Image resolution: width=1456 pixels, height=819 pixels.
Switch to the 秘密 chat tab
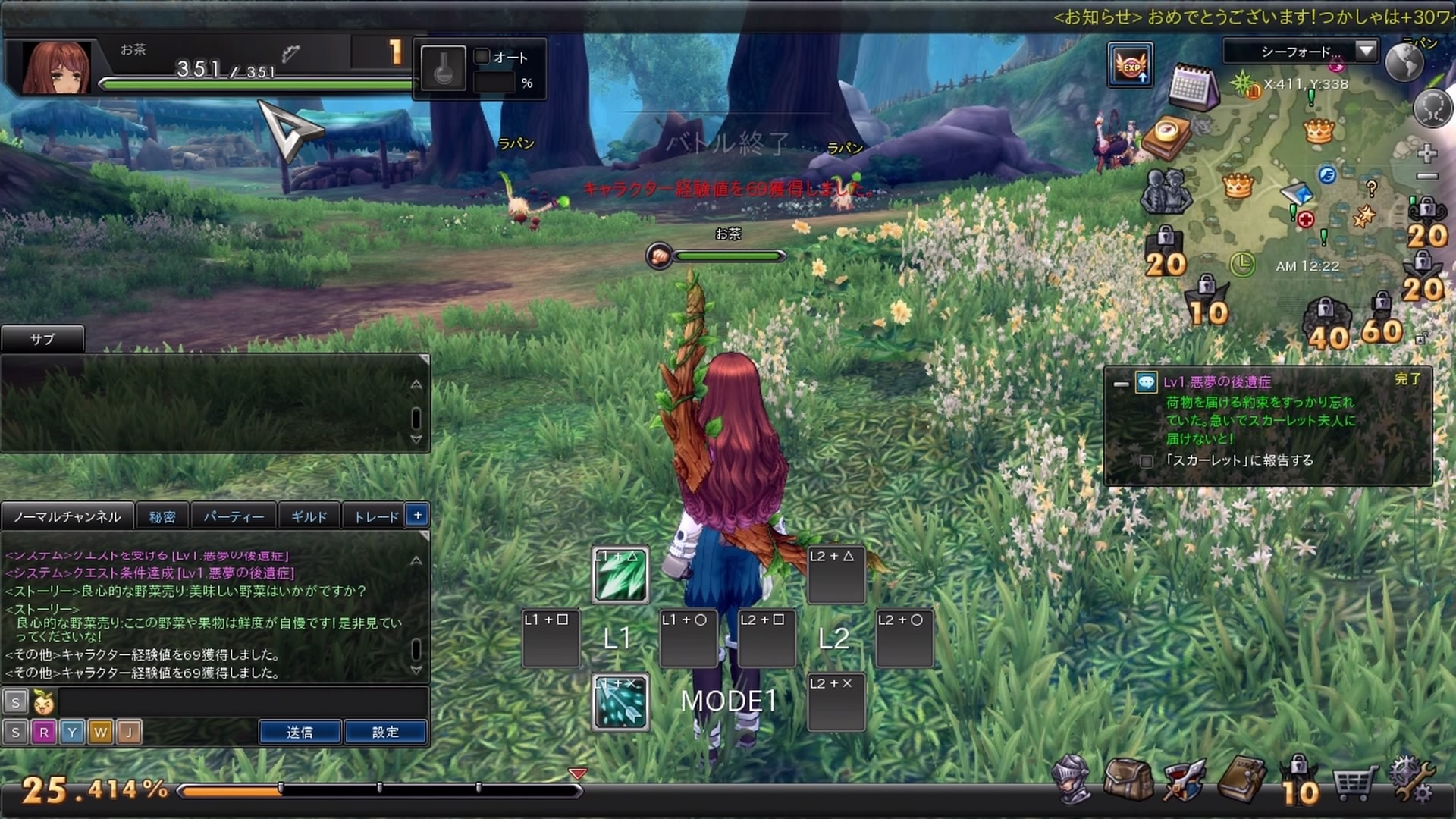click(162, 516)
